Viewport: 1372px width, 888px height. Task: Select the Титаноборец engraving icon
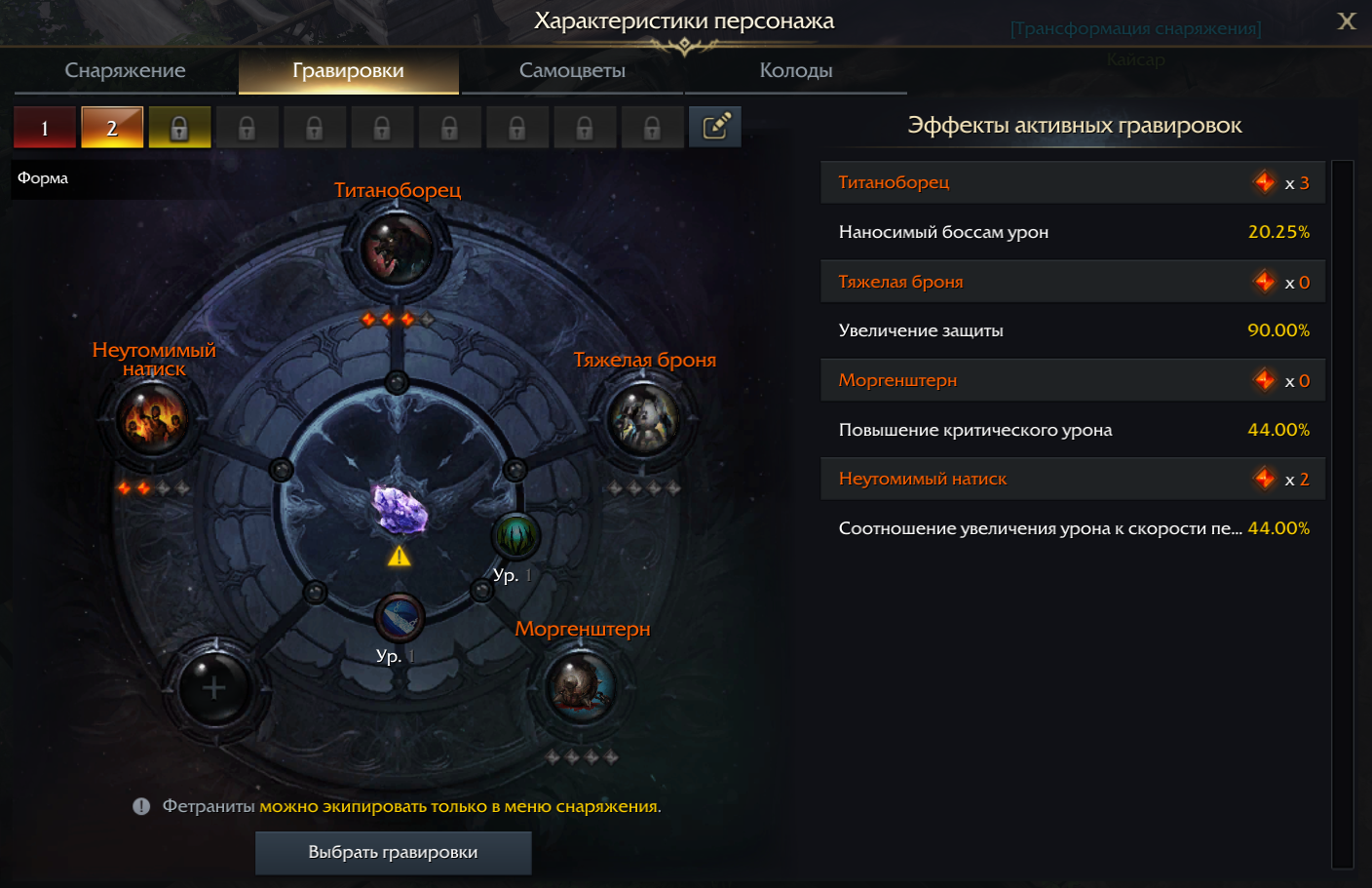(x=397, y=248)
